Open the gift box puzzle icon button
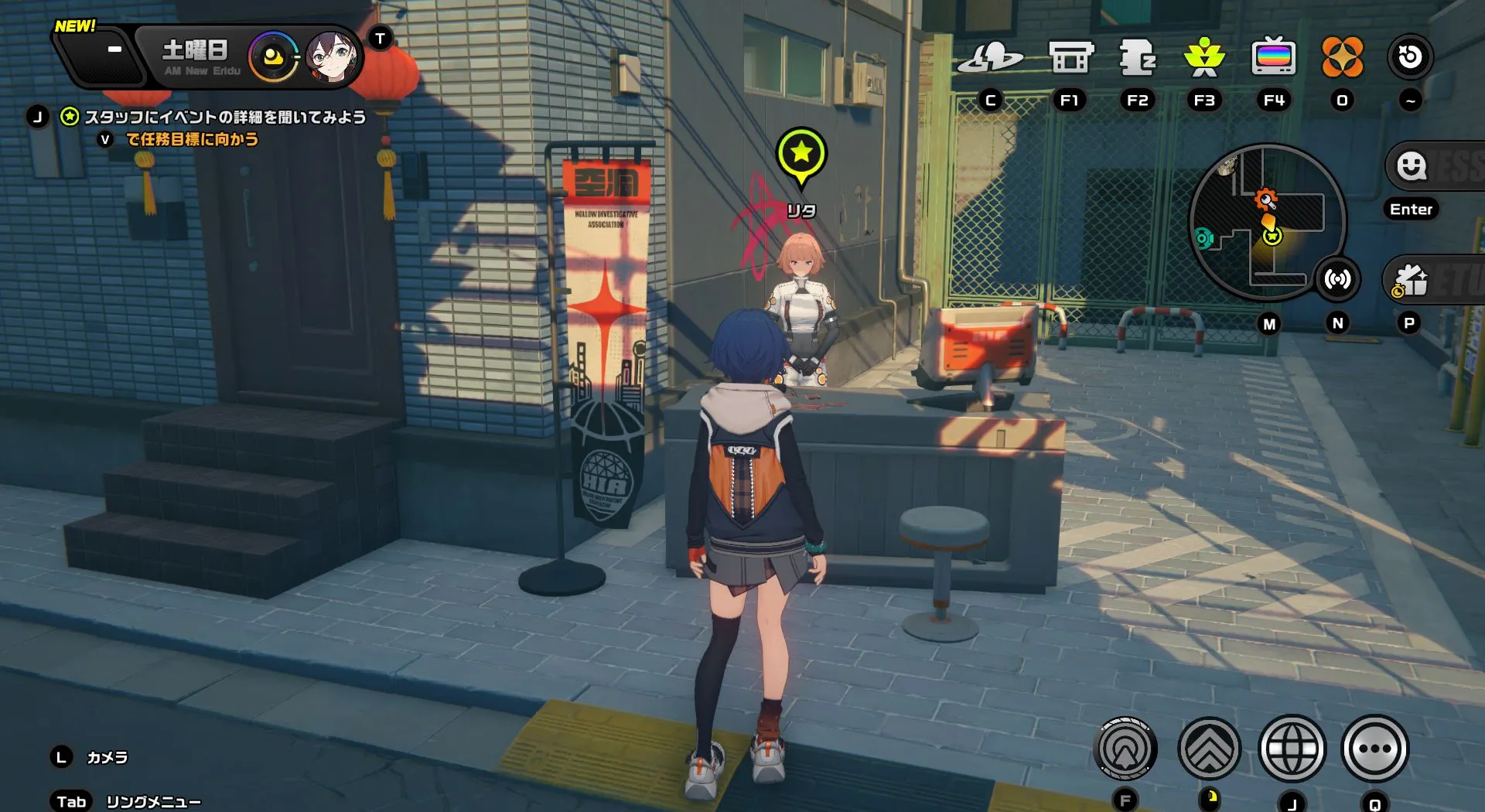Image resolution: width=1485 pixels, height=812 pixels. pos(1412,280)
